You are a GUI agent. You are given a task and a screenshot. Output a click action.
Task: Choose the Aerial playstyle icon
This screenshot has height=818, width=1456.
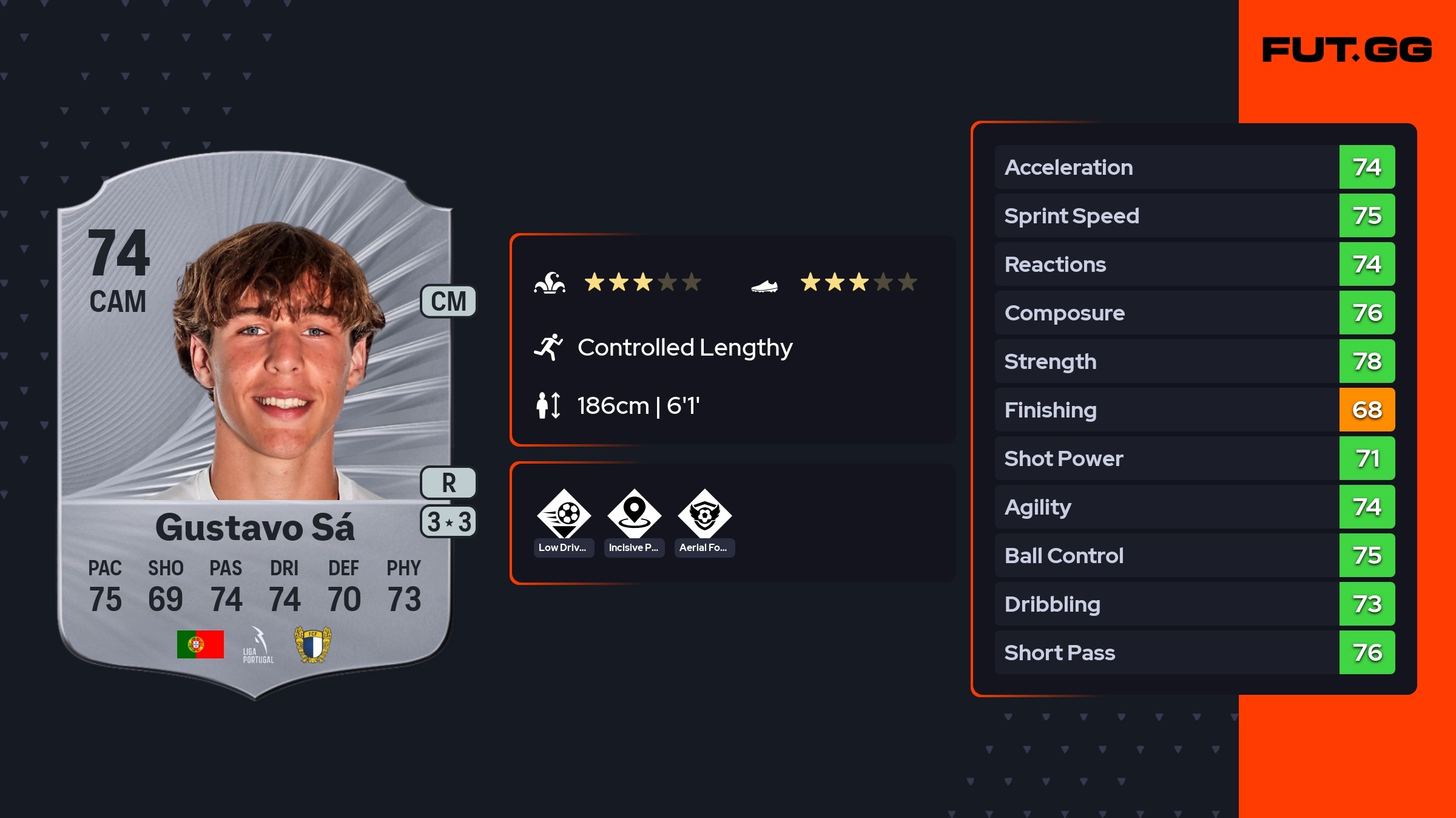[704, 515]
